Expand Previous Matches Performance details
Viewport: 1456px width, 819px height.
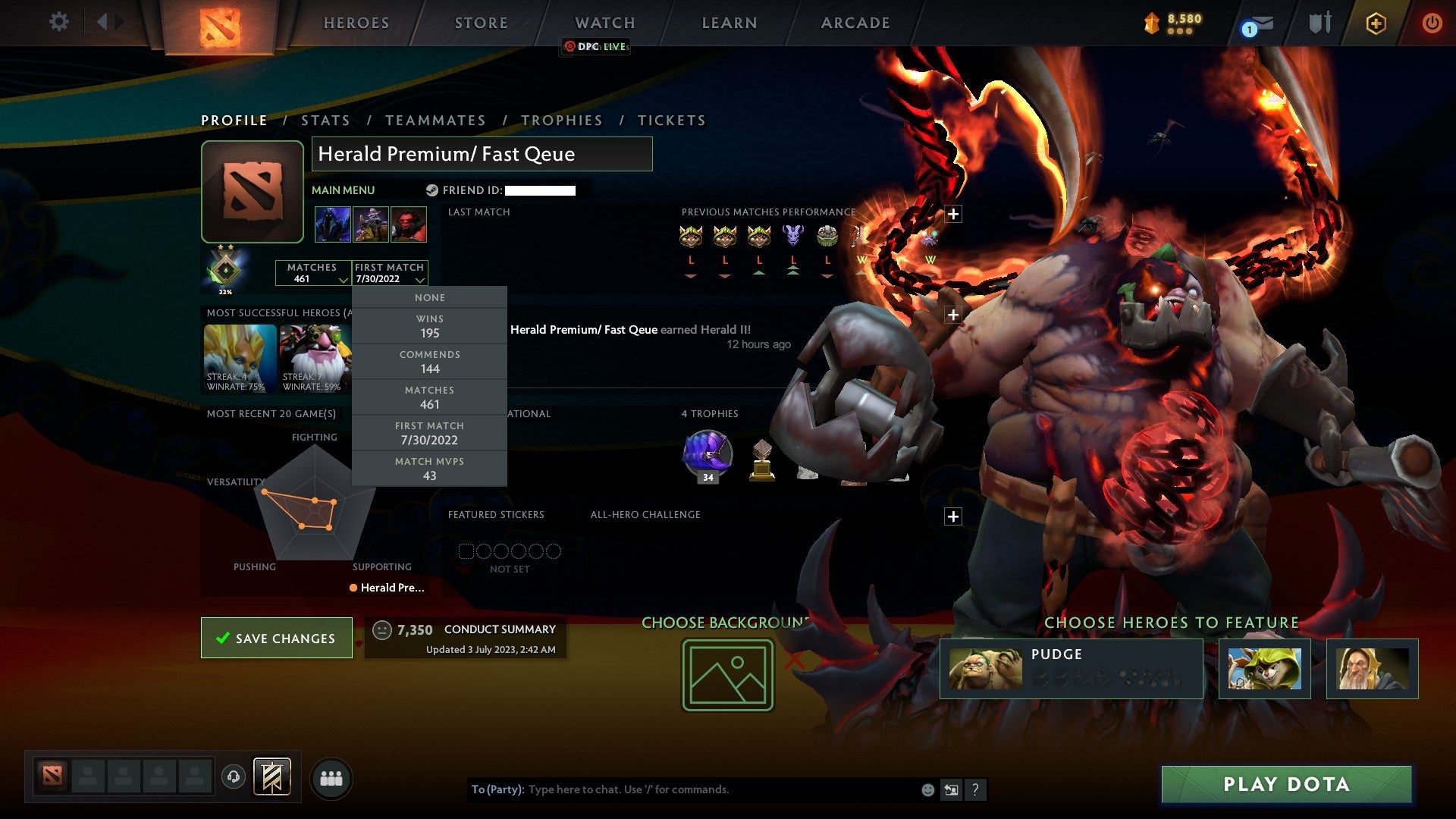(x=953, y=214)
